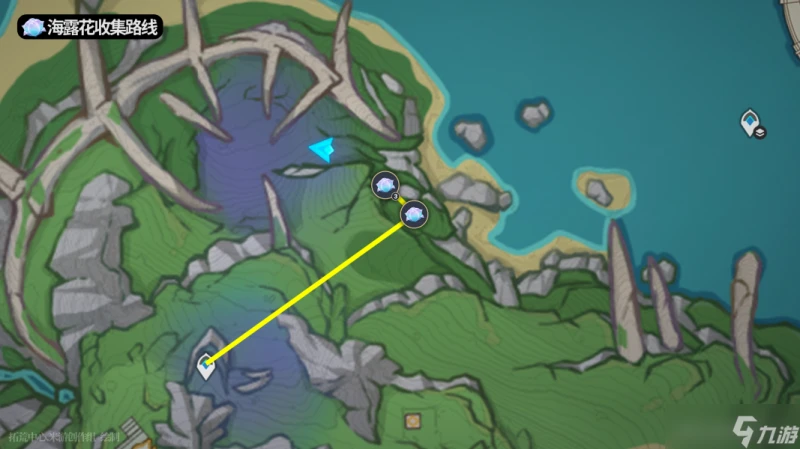The height and width of the screenshot is (449, 800).
Task: Select the northernmost Sea Ganoderma map marker
Action: click(x=385, y=184)
